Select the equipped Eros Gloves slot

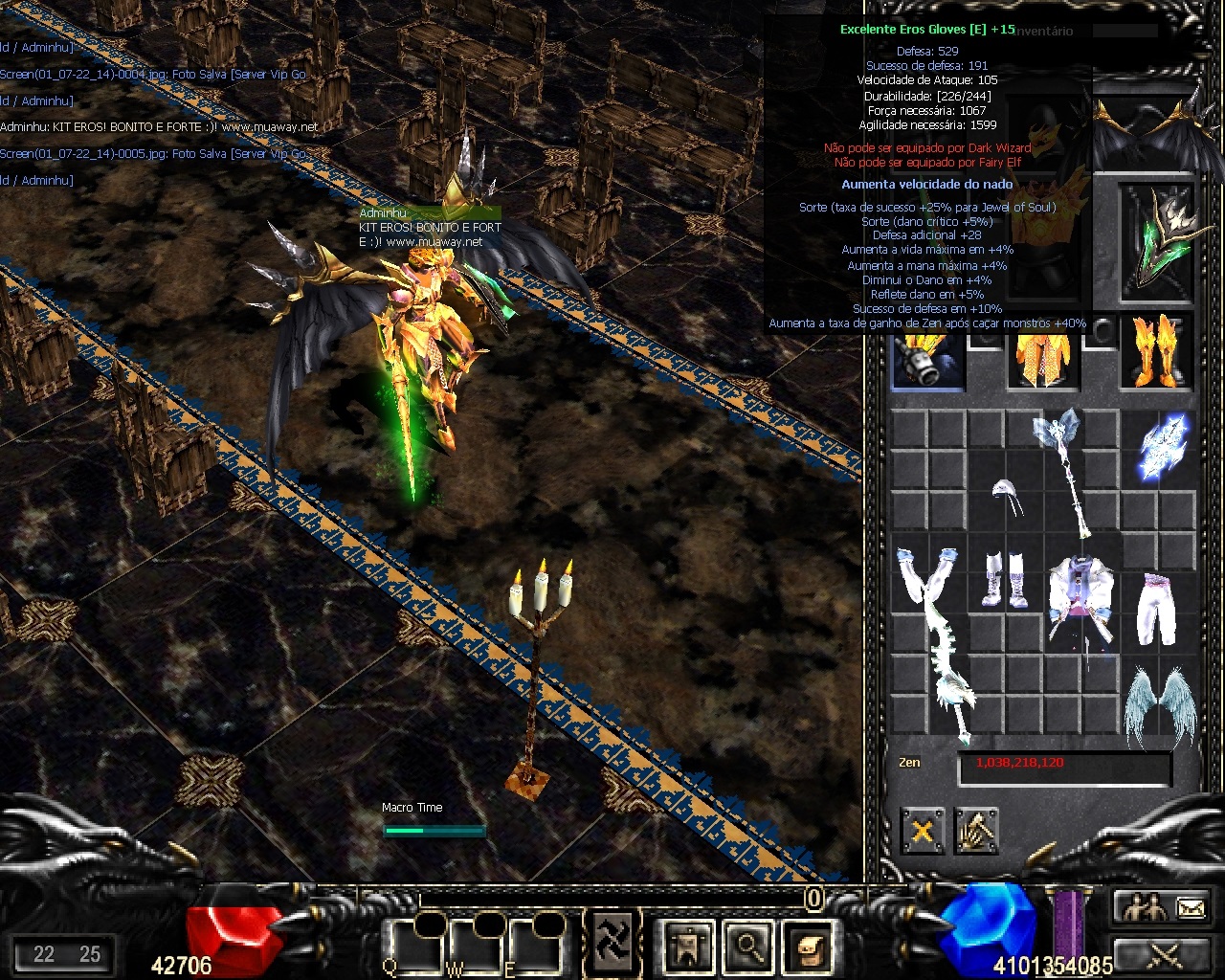pyautogui.click(x=927, y=355)
